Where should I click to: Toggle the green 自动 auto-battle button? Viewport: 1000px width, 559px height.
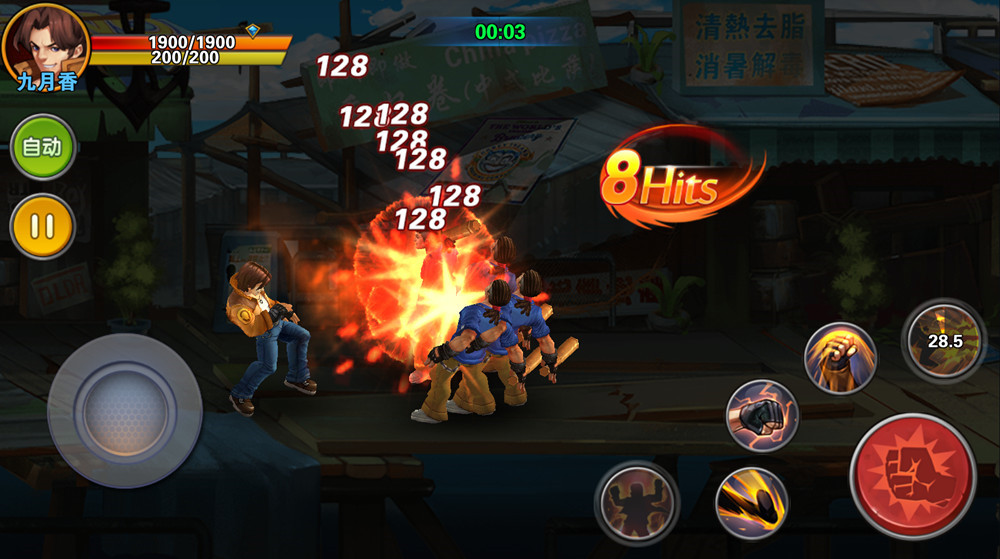tap(43, 147)
